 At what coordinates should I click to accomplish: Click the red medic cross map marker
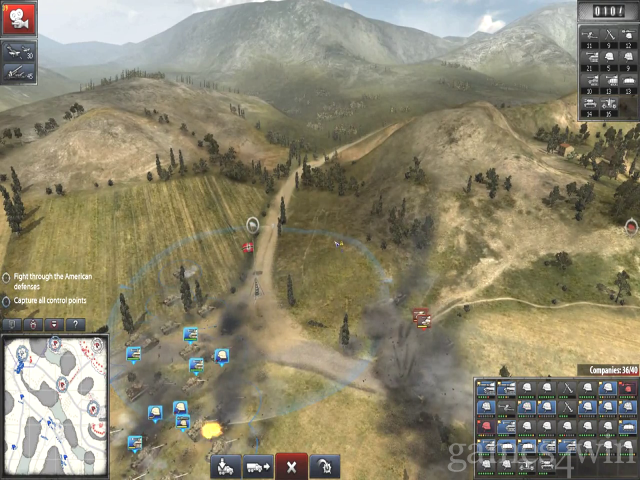[248, 246]
